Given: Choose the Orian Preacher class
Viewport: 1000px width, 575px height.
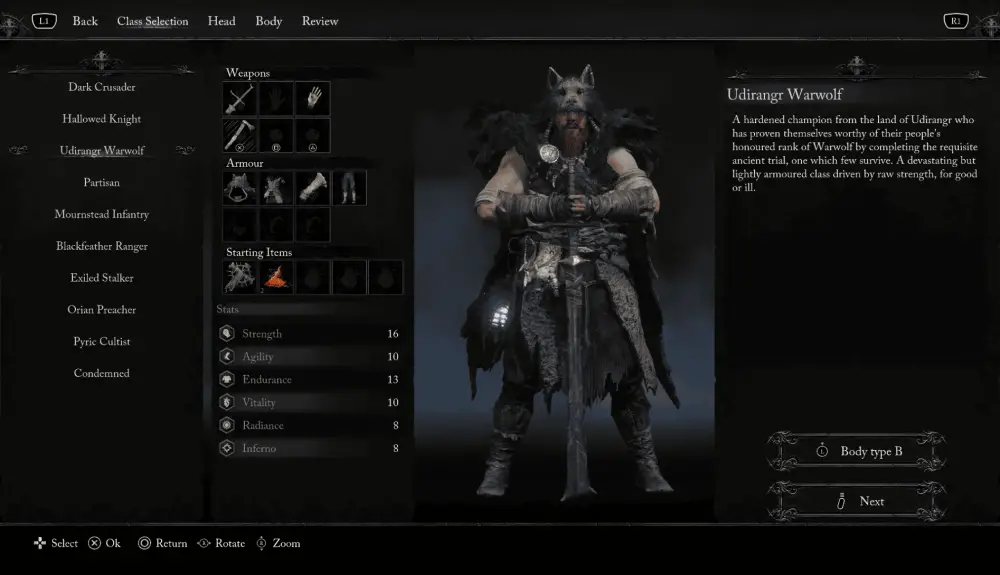Looking at the screenshot, I should pyautogui.click(x=102, y=310).
